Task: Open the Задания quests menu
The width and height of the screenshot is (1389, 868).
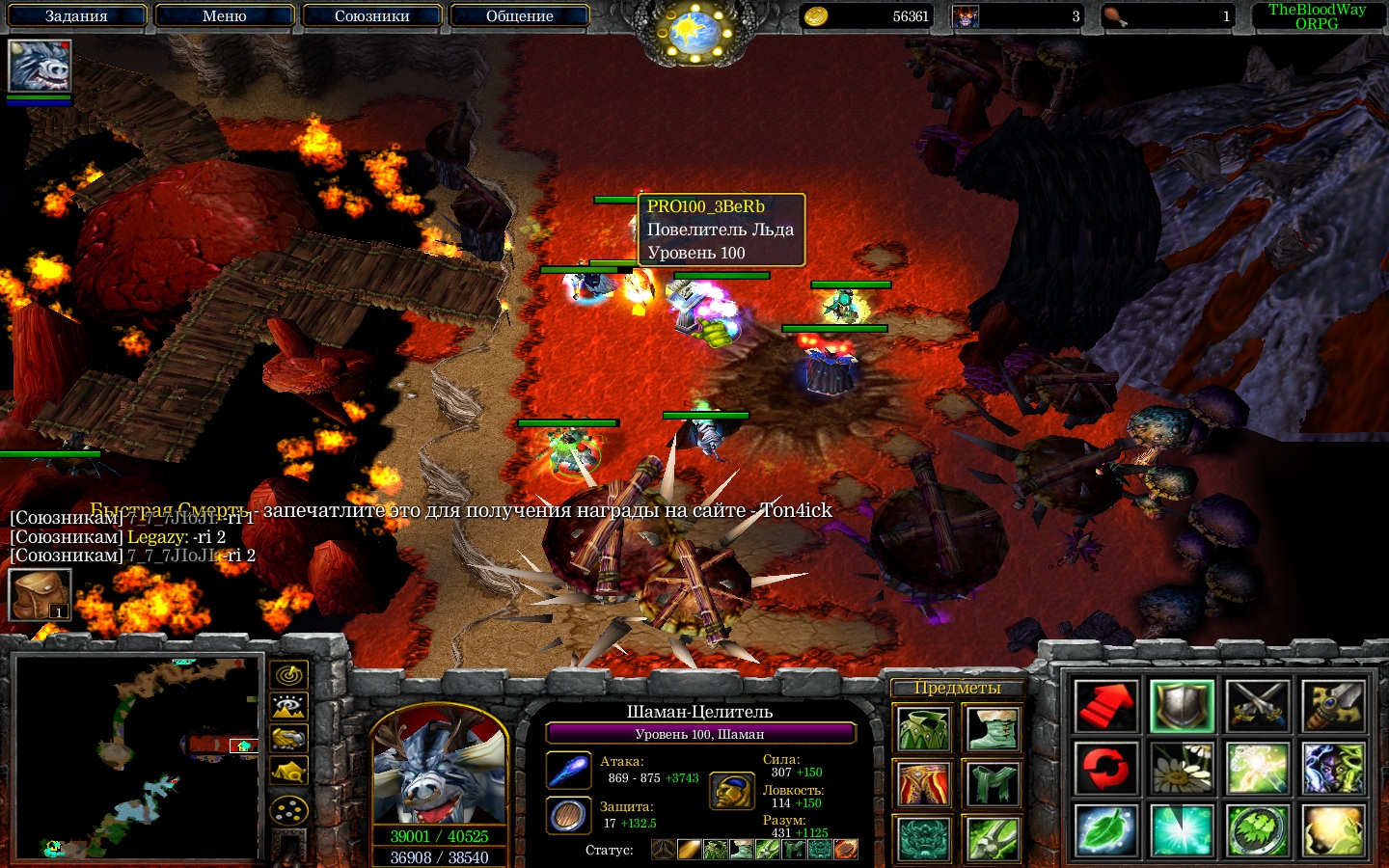Action: click(76, 15)
